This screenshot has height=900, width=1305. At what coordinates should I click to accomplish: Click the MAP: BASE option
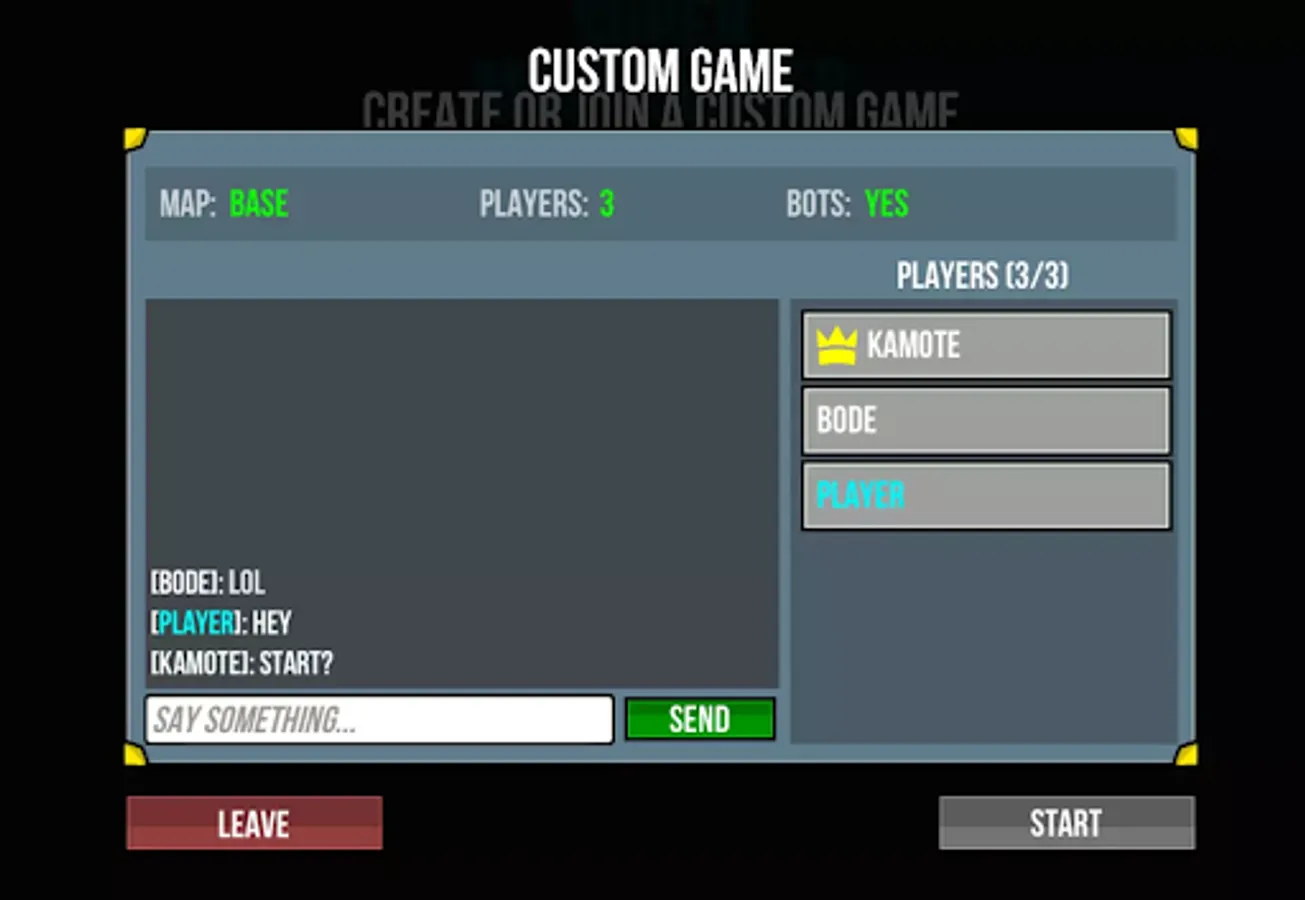[x=225, y=203]
